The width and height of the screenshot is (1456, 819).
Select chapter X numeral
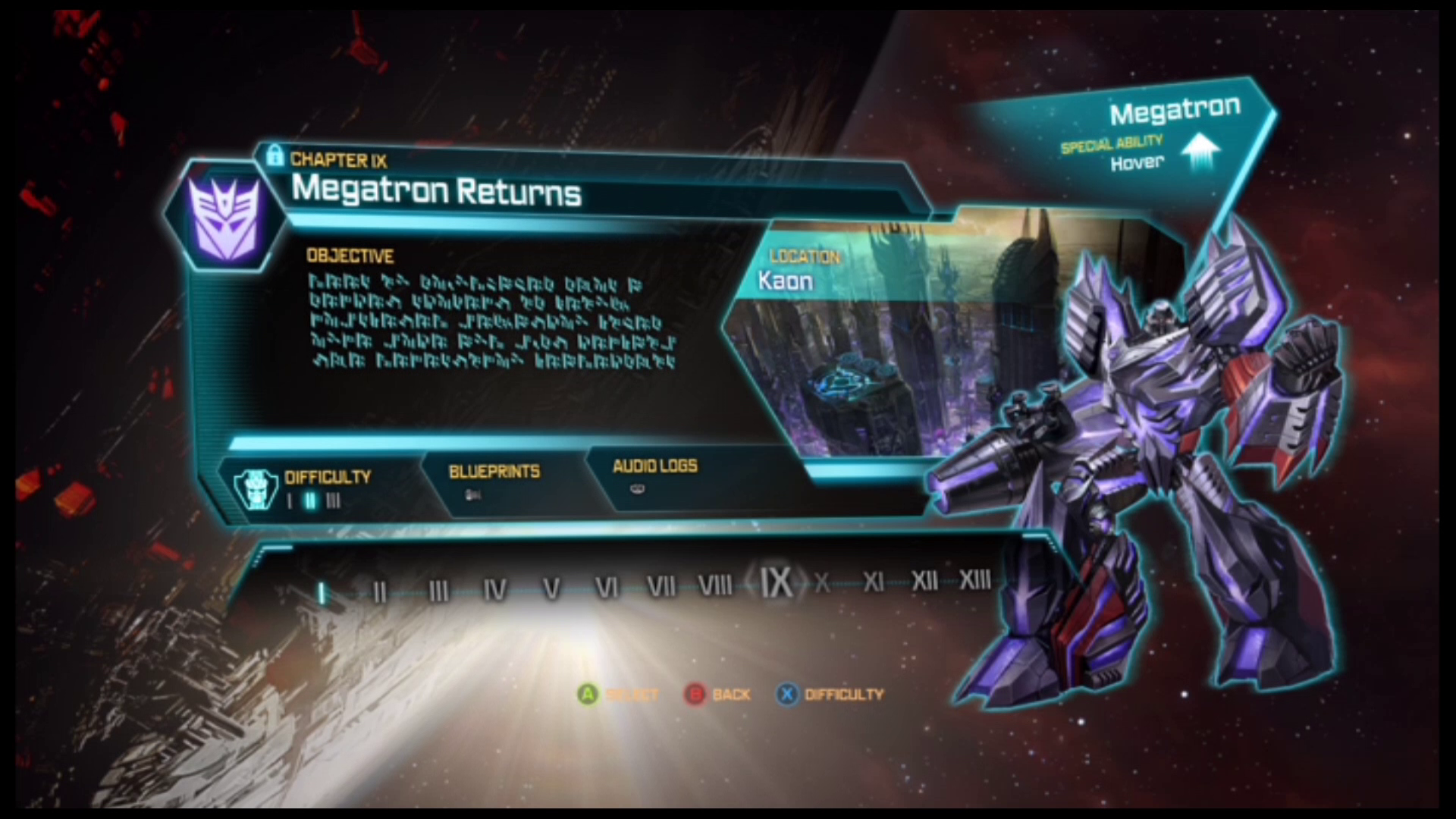pyautogui.click(x=822, y=582)
